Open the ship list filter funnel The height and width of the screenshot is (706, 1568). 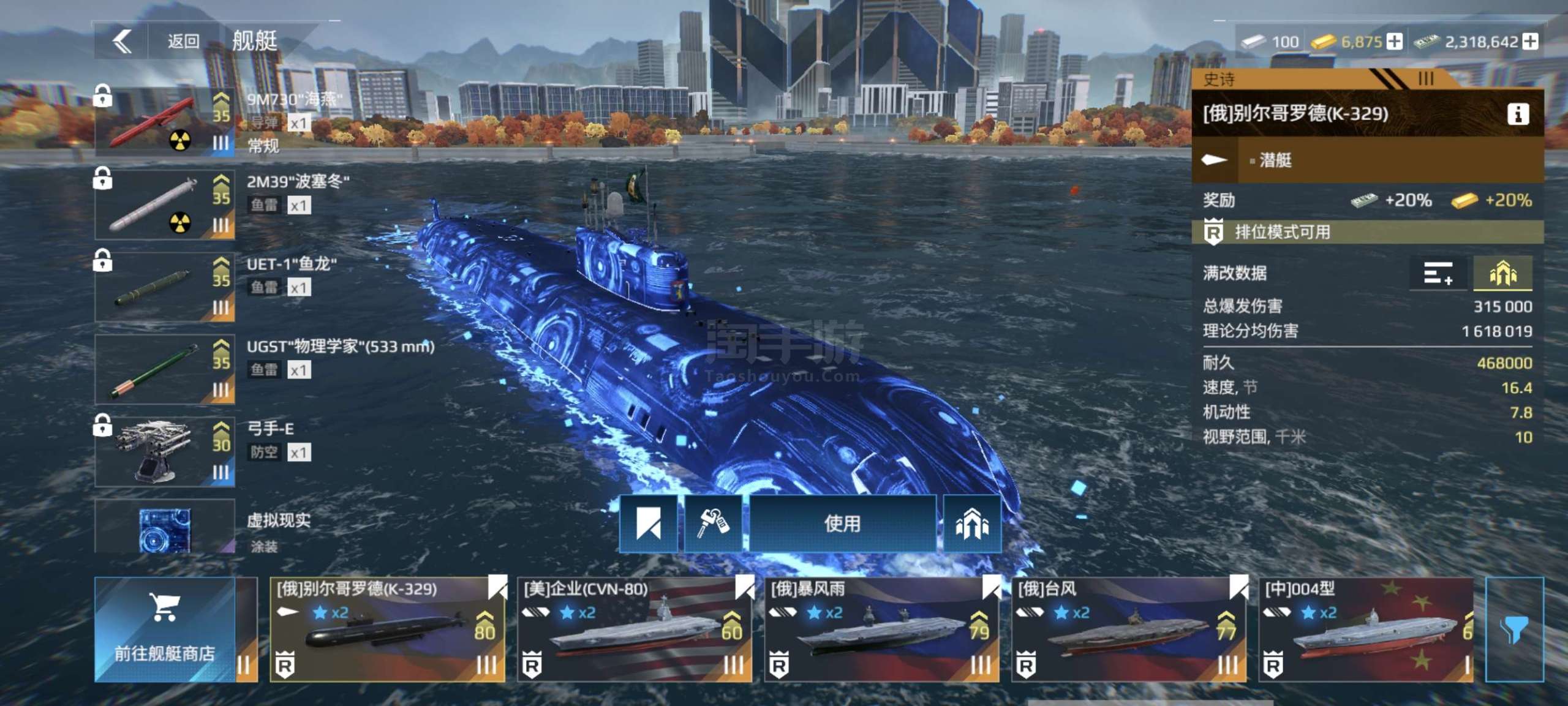(x=1514, y=629)
